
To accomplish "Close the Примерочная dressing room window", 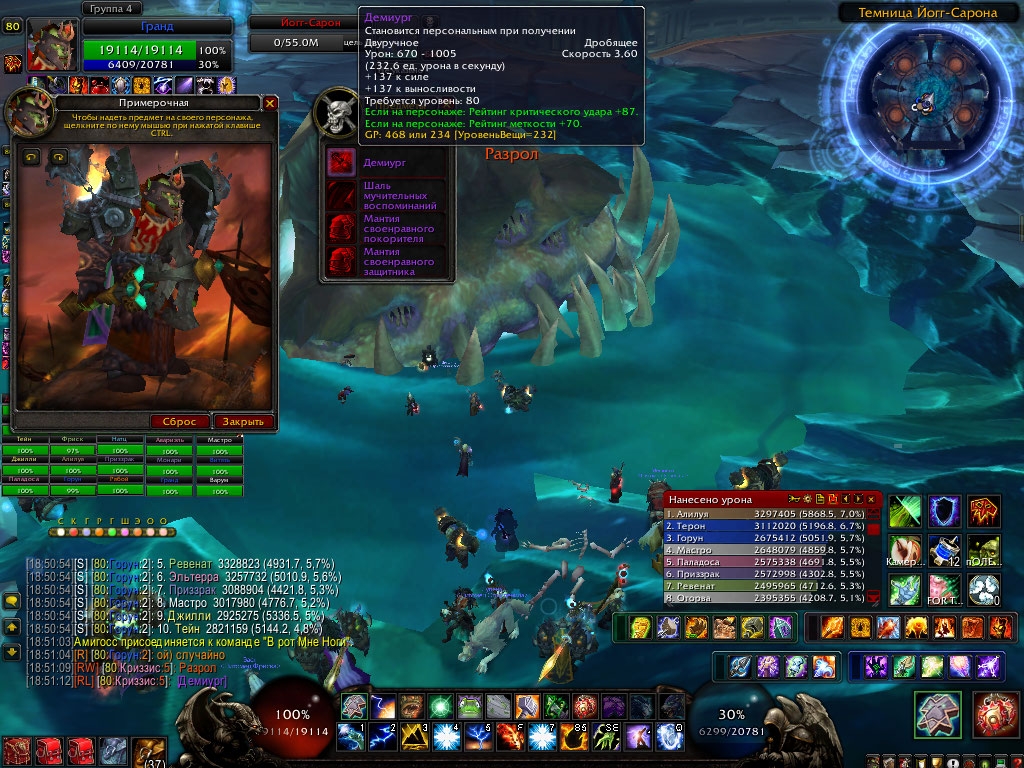I will [x=270, y=103].
